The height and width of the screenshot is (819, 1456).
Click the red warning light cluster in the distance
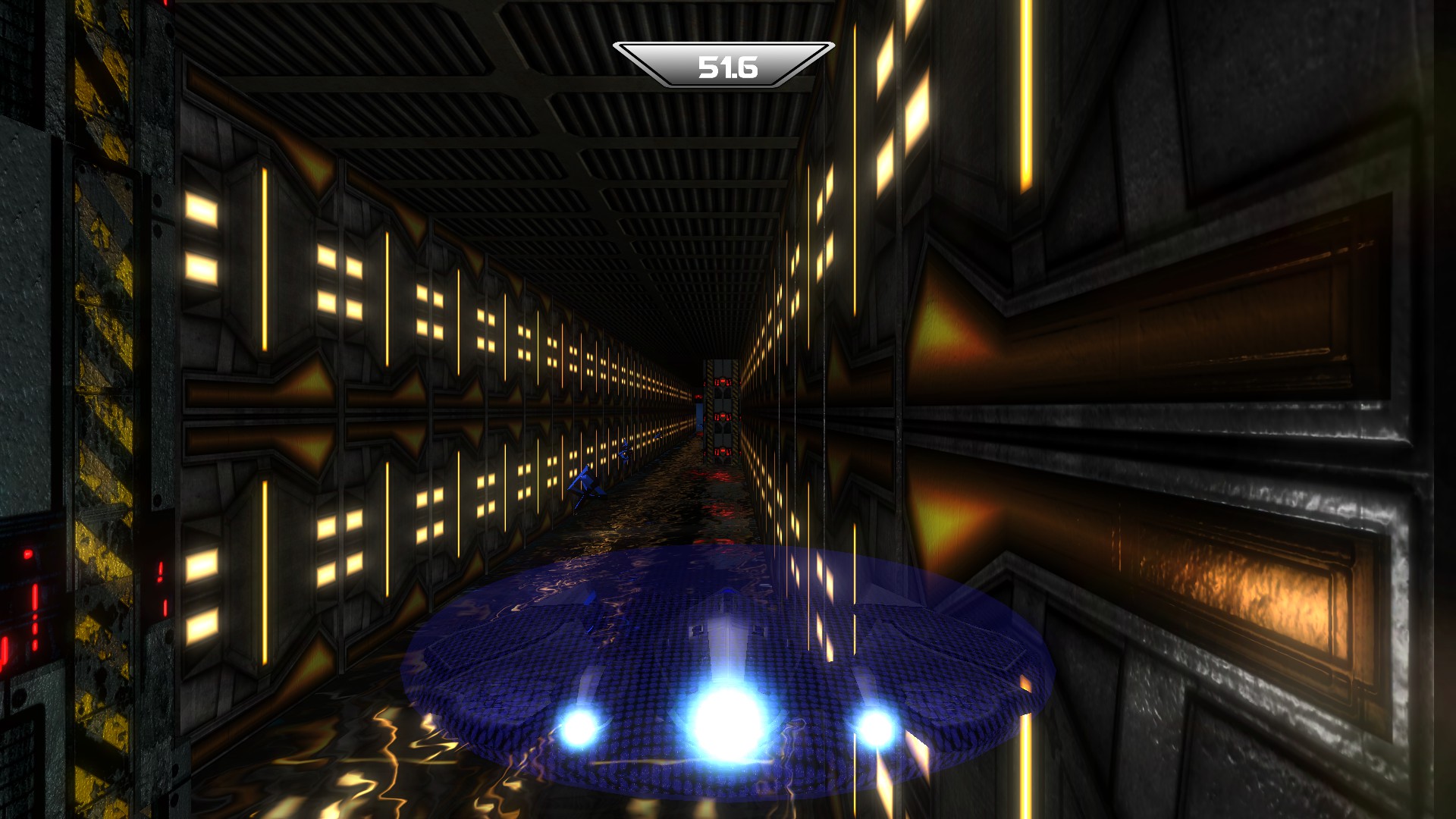click(x=723, y=381)
